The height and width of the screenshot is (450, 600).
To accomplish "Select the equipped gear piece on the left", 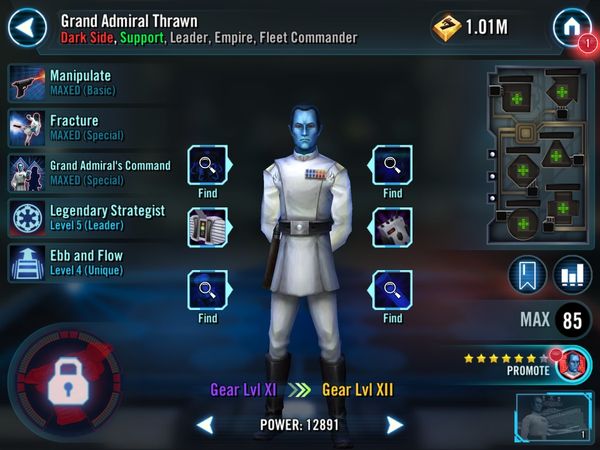I will [208, 228].
